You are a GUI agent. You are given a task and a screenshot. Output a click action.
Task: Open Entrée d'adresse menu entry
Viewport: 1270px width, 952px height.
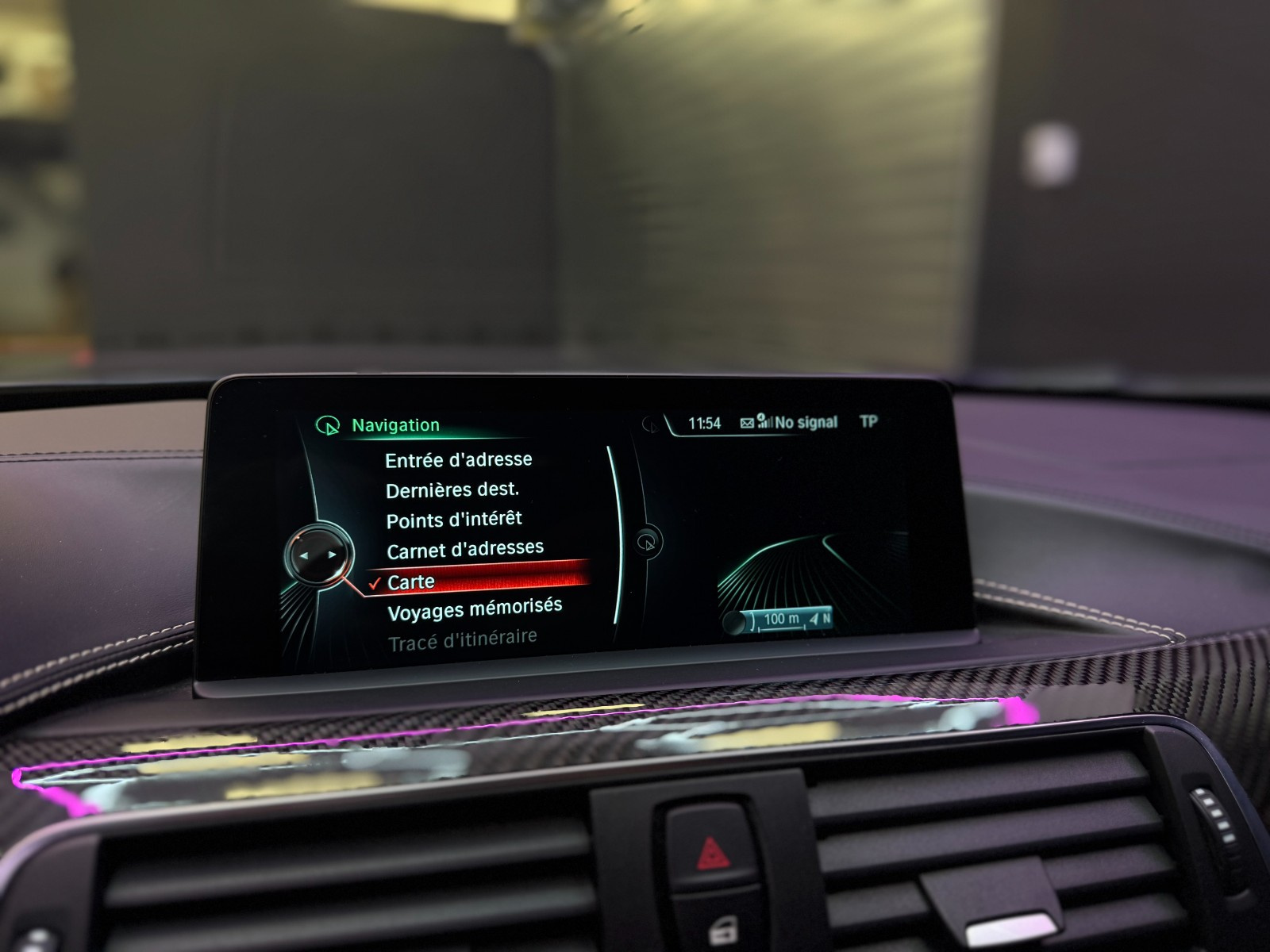click(x=458, y=460)
